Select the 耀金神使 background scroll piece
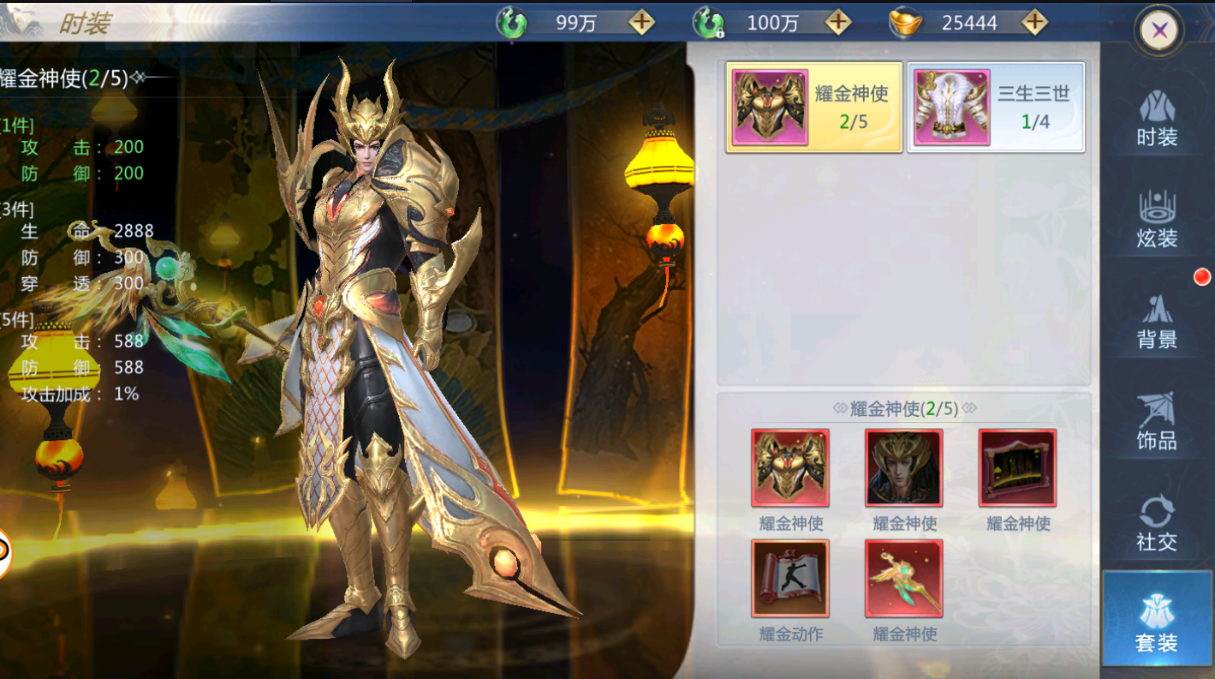Viewport: 1215px width, 679px height. (x=1018, y=468)
